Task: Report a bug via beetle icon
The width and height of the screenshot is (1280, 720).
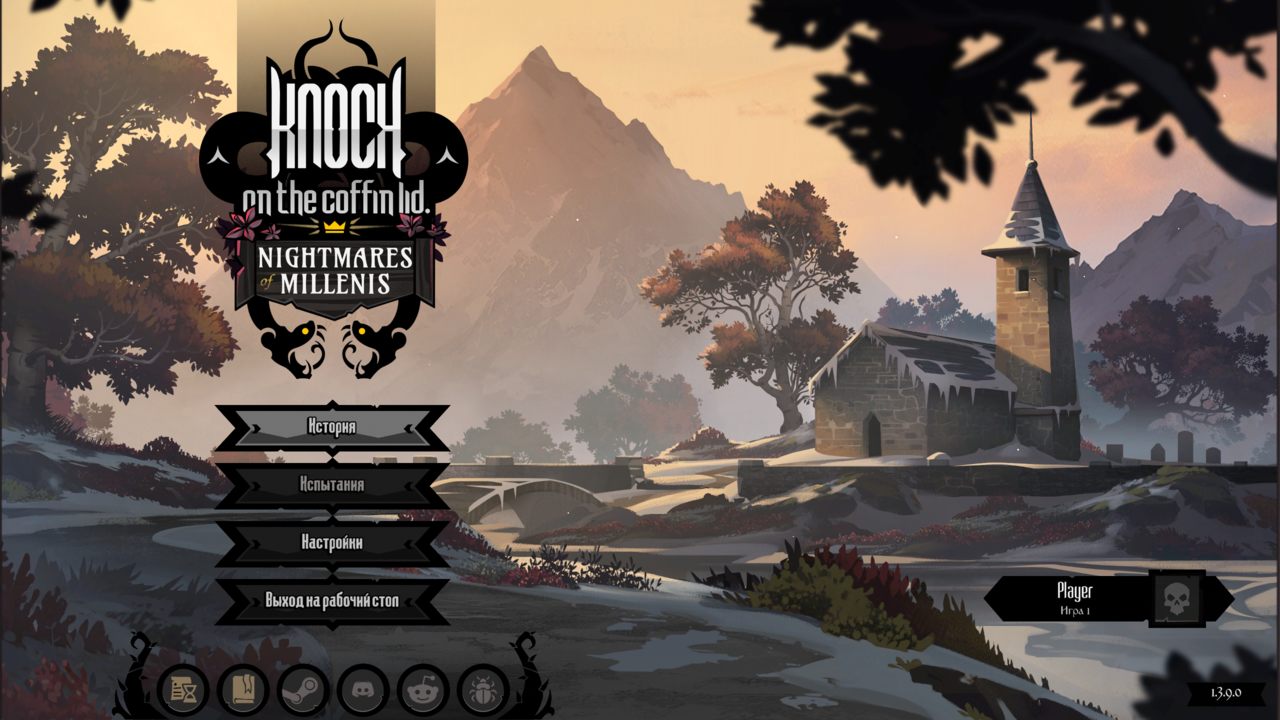Action: (x=483, y=690)
